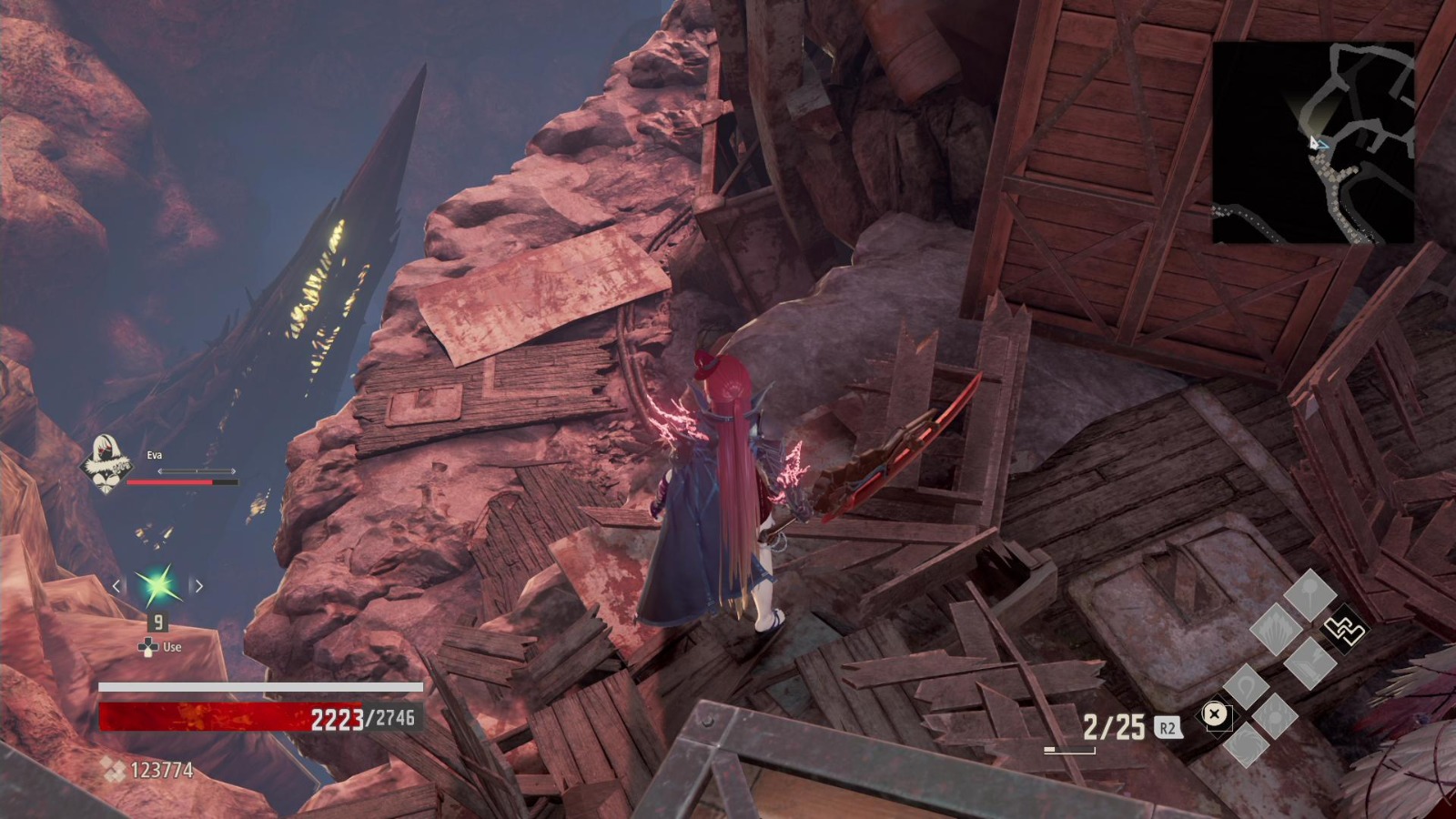This screenshot has height=819, width=1456.
Task: Click the Haze currency diamond icon
Action: click(x=115, y=769)
